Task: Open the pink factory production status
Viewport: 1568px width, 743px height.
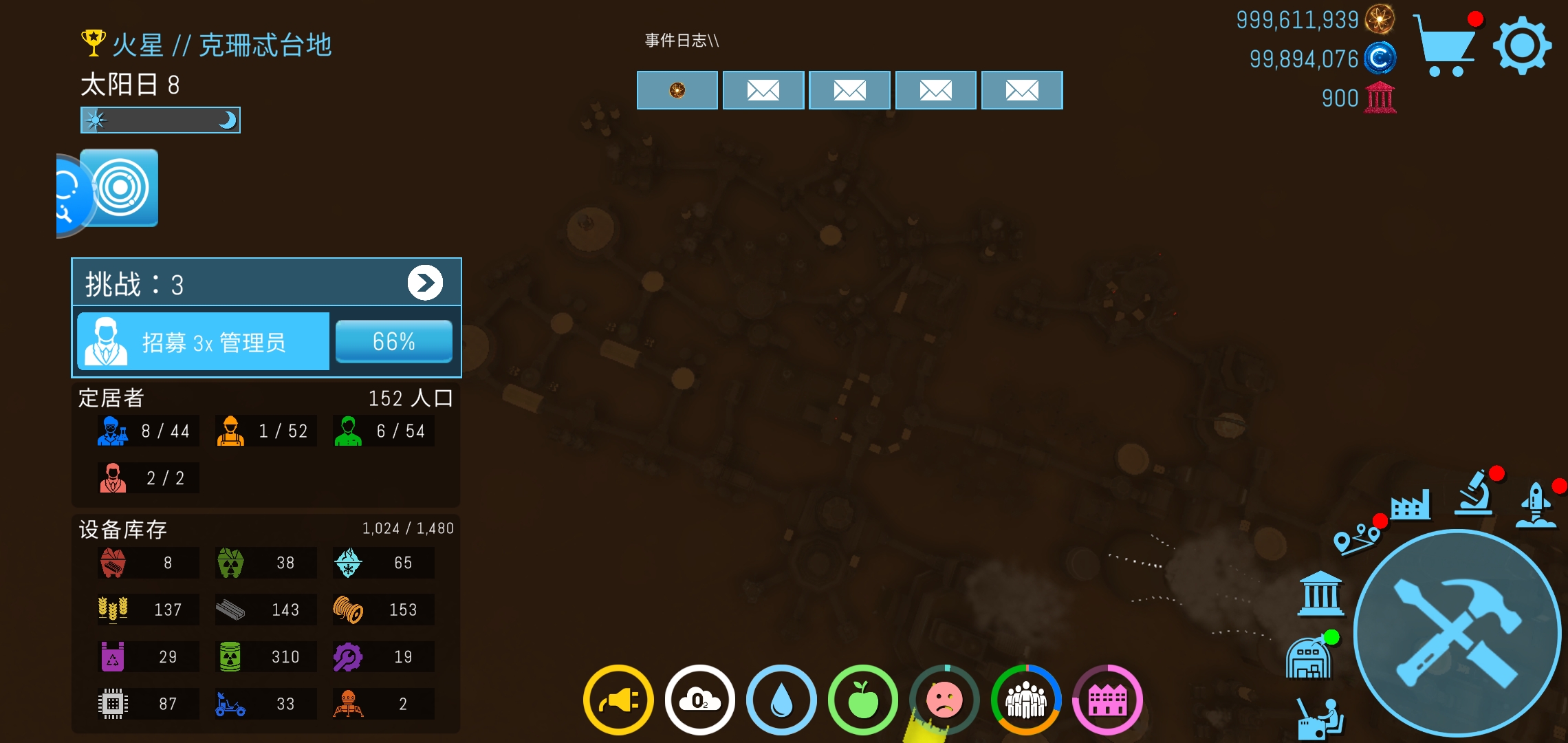Action: [1107, 700]
